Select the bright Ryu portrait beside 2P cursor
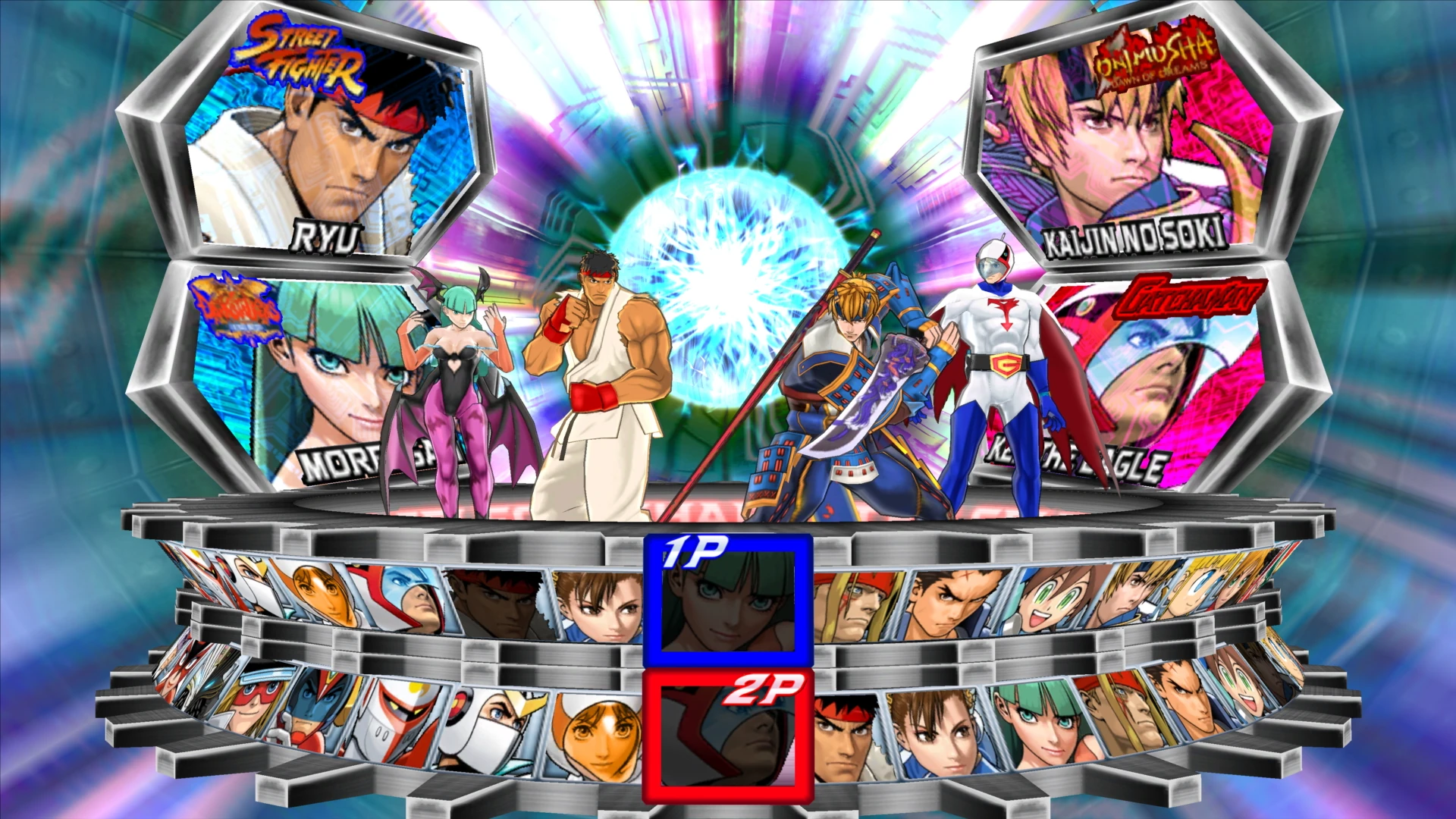The width and height of the screenshot is (1456, 819). coord(846,737)
